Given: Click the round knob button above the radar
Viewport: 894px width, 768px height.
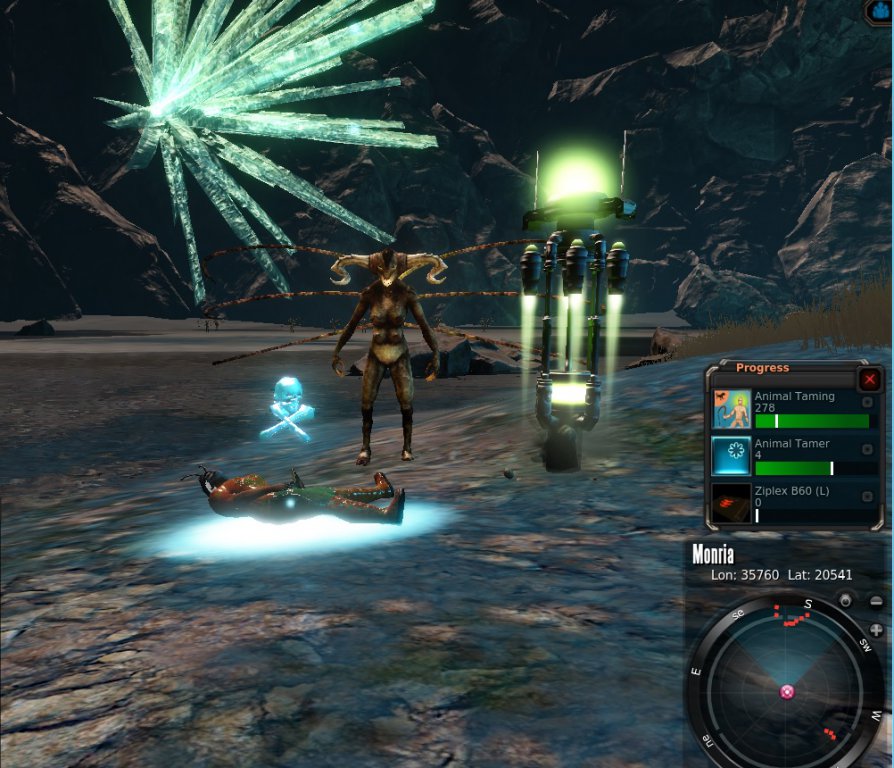Looking at the screenshot, I should (x=846, y=601).
